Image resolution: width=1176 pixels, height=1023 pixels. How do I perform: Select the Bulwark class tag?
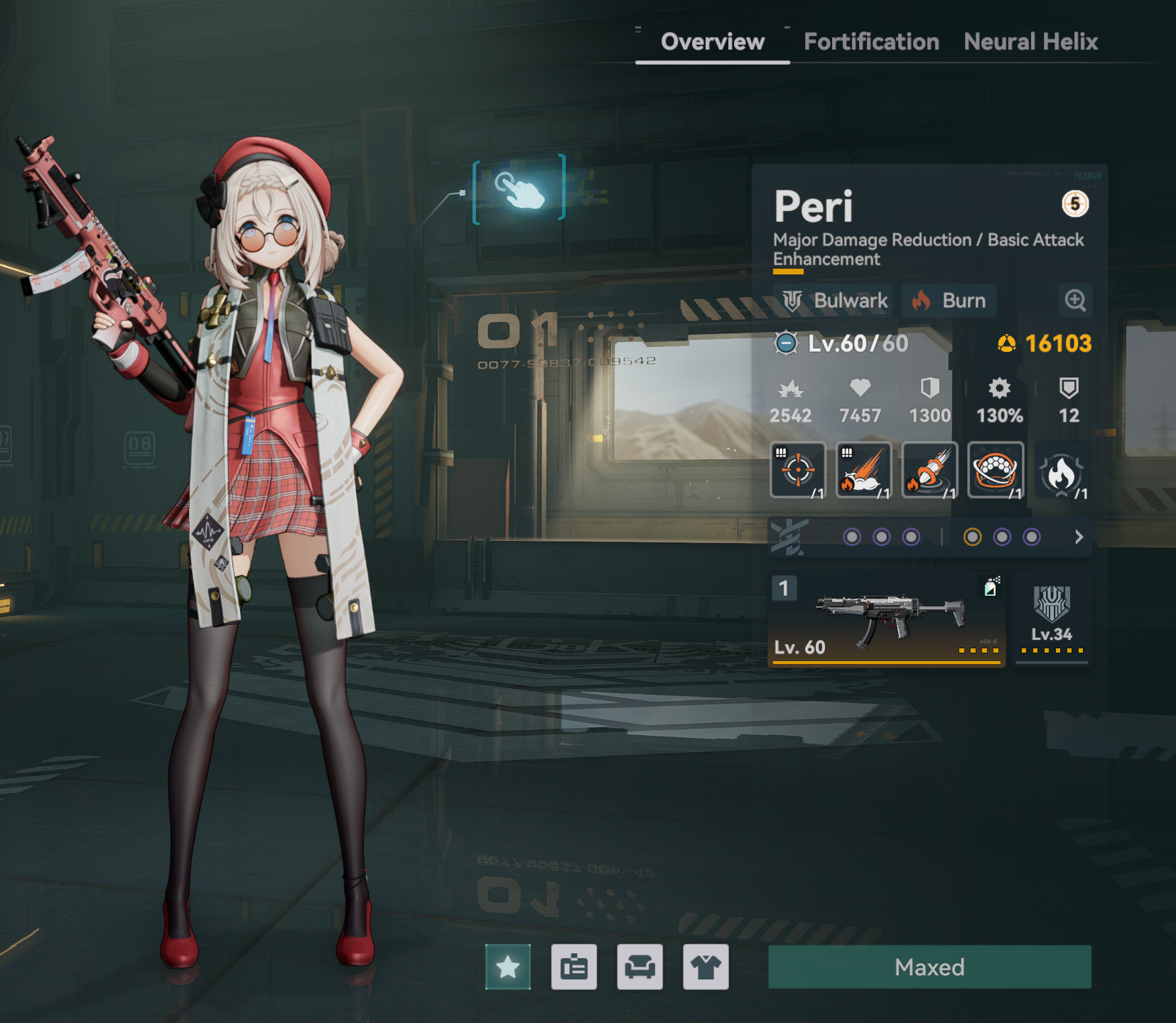[x=835, y=301]
